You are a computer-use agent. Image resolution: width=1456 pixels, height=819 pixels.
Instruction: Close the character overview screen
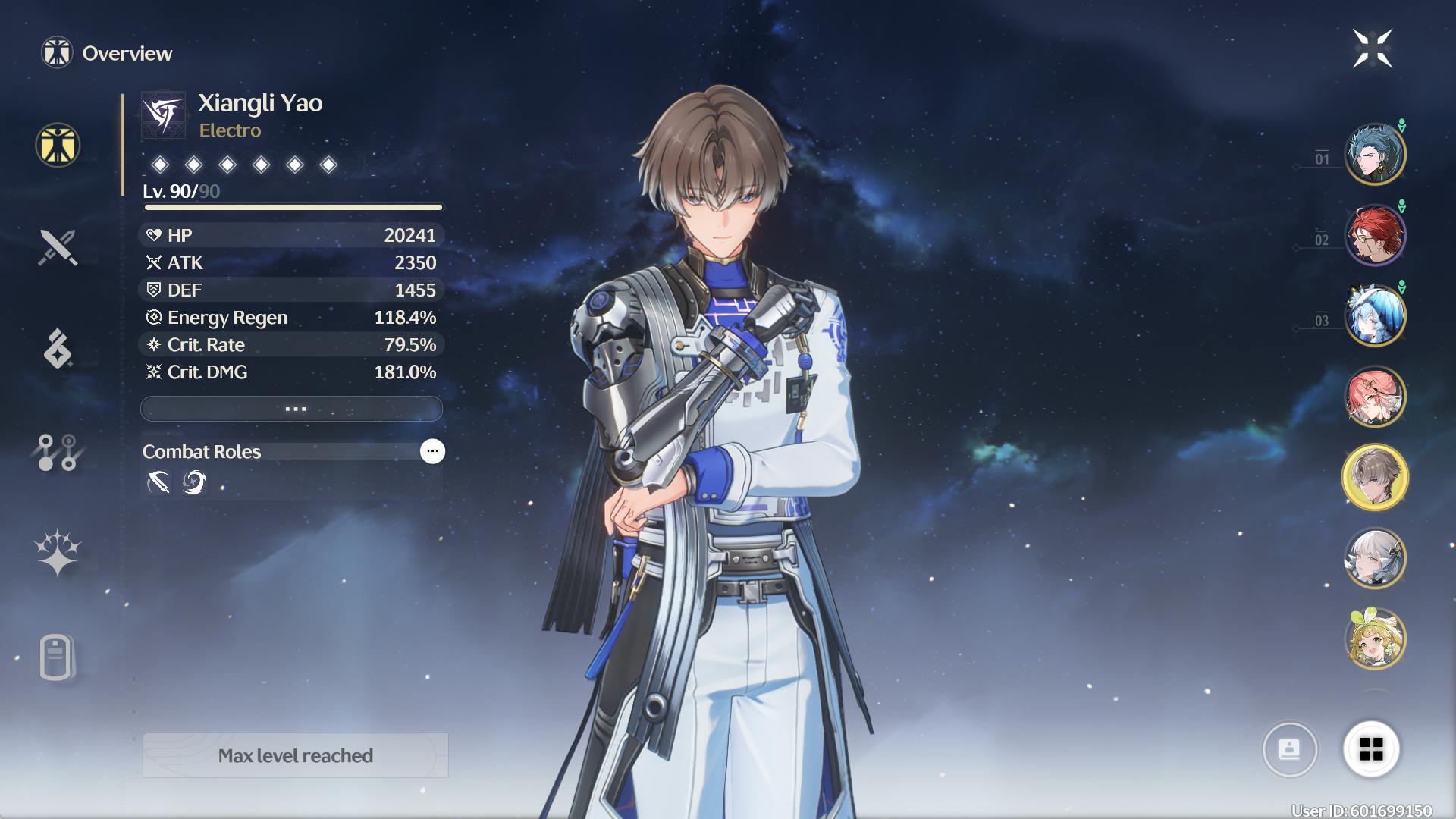1372,49
